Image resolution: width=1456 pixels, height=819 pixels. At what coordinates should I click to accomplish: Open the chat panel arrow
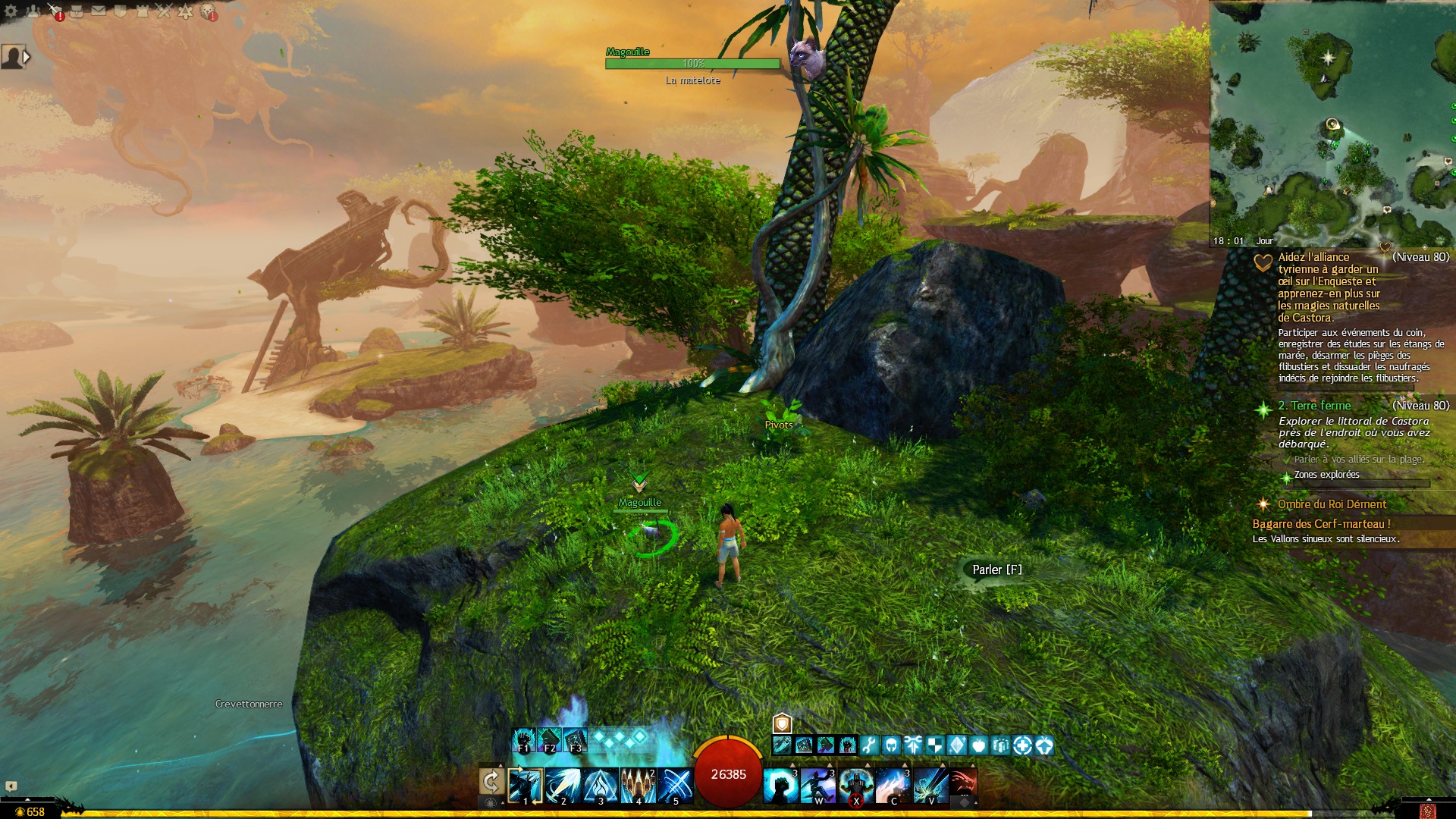click(x=11, y=786)
